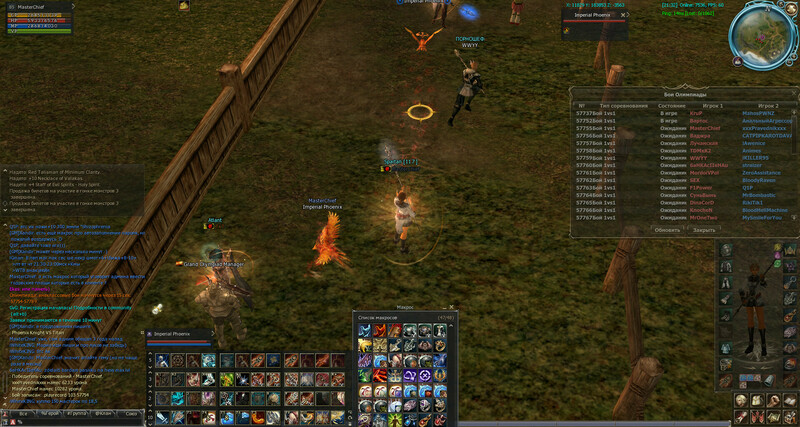The width and height of the screenshot is (800, 427).
Task: Switch to the Союз chat tab
Action: pos(131,413)
